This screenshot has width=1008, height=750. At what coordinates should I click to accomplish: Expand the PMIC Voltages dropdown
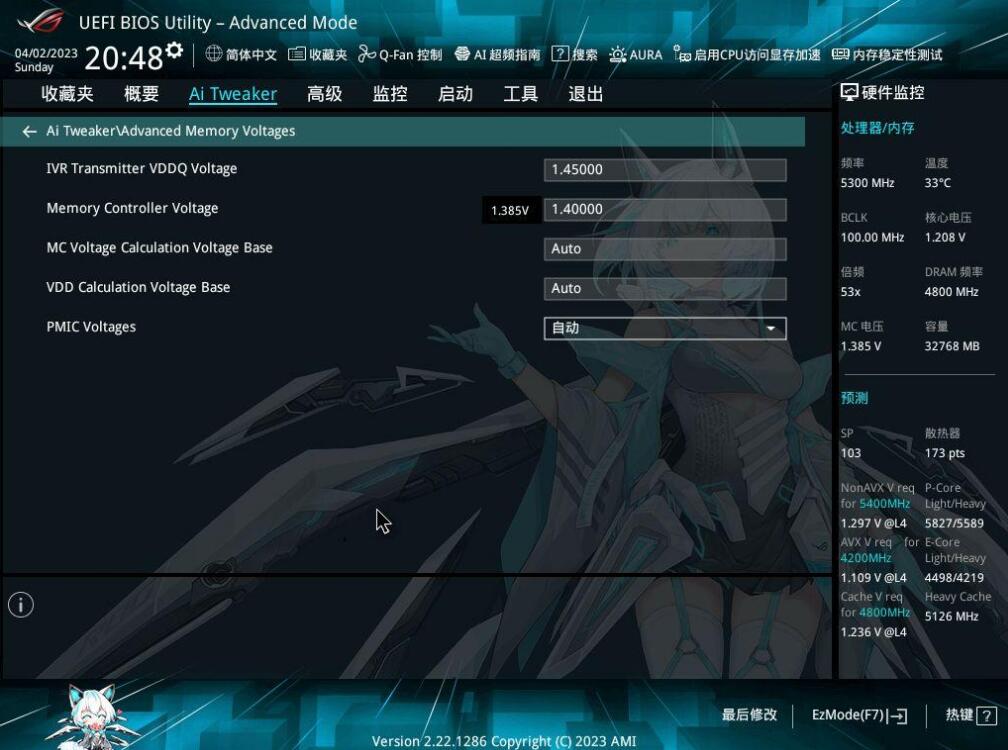(664, 328)
